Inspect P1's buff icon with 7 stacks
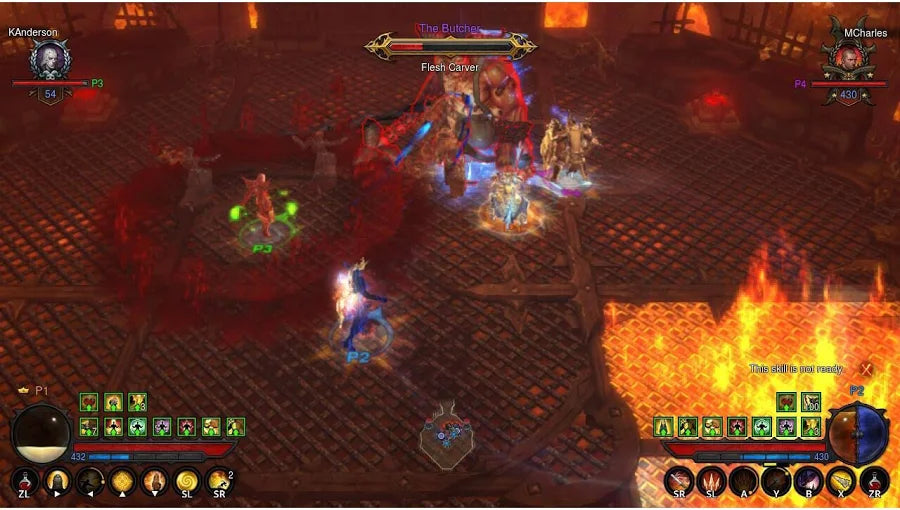The width and height of the screenshot is (900, 510). (89, 427)
